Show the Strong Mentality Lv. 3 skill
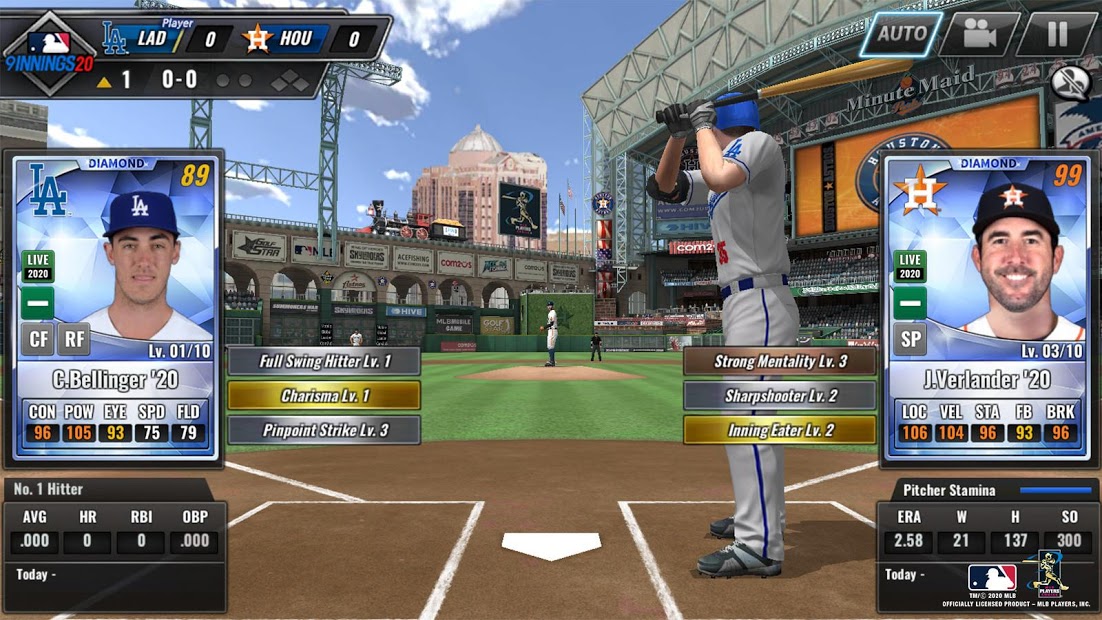The height and width of the screenshot is (620, 1102). (x=780, y=361)
